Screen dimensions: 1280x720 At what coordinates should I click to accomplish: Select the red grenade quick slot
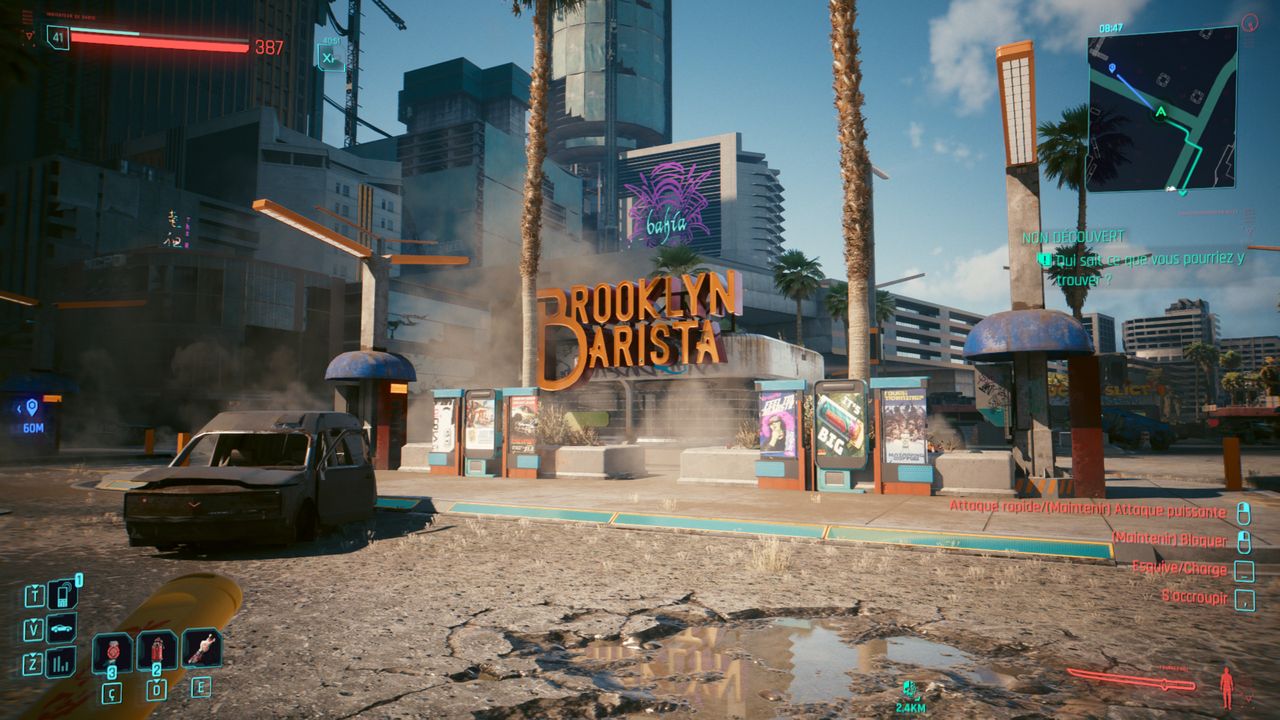[112, 651]
